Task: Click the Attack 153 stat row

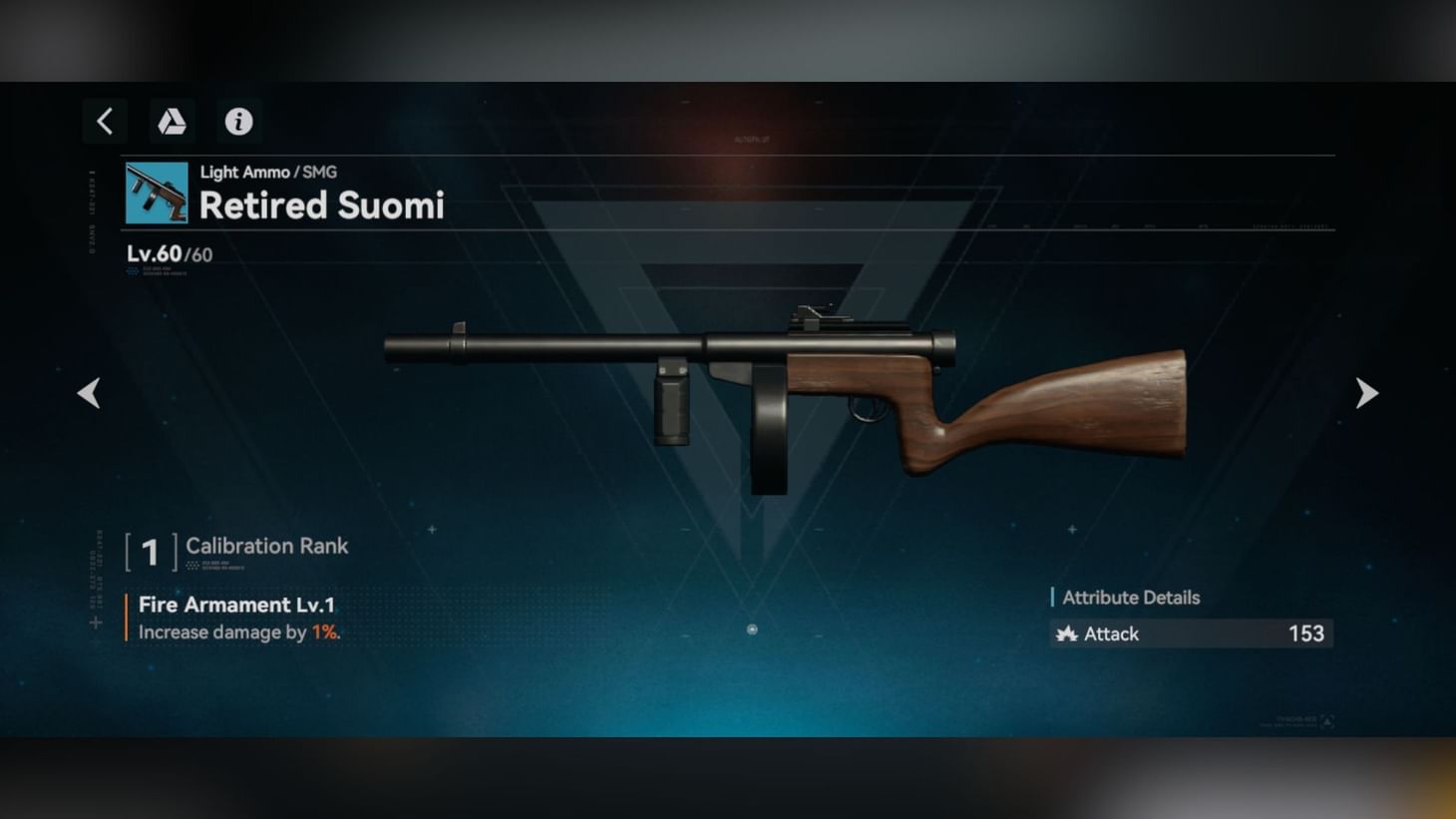Action: coord(1192,633)
